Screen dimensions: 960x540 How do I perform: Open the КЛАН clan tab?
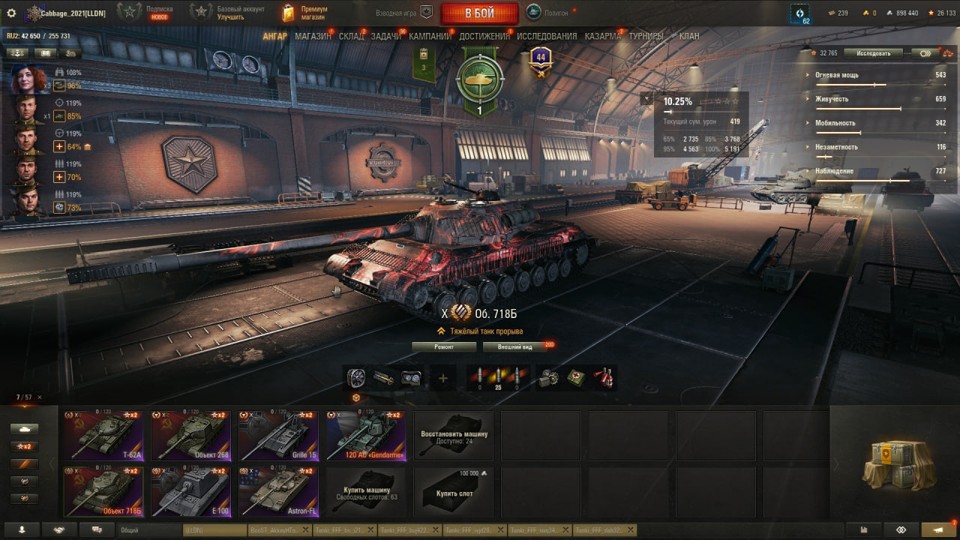tap(689, 37)
